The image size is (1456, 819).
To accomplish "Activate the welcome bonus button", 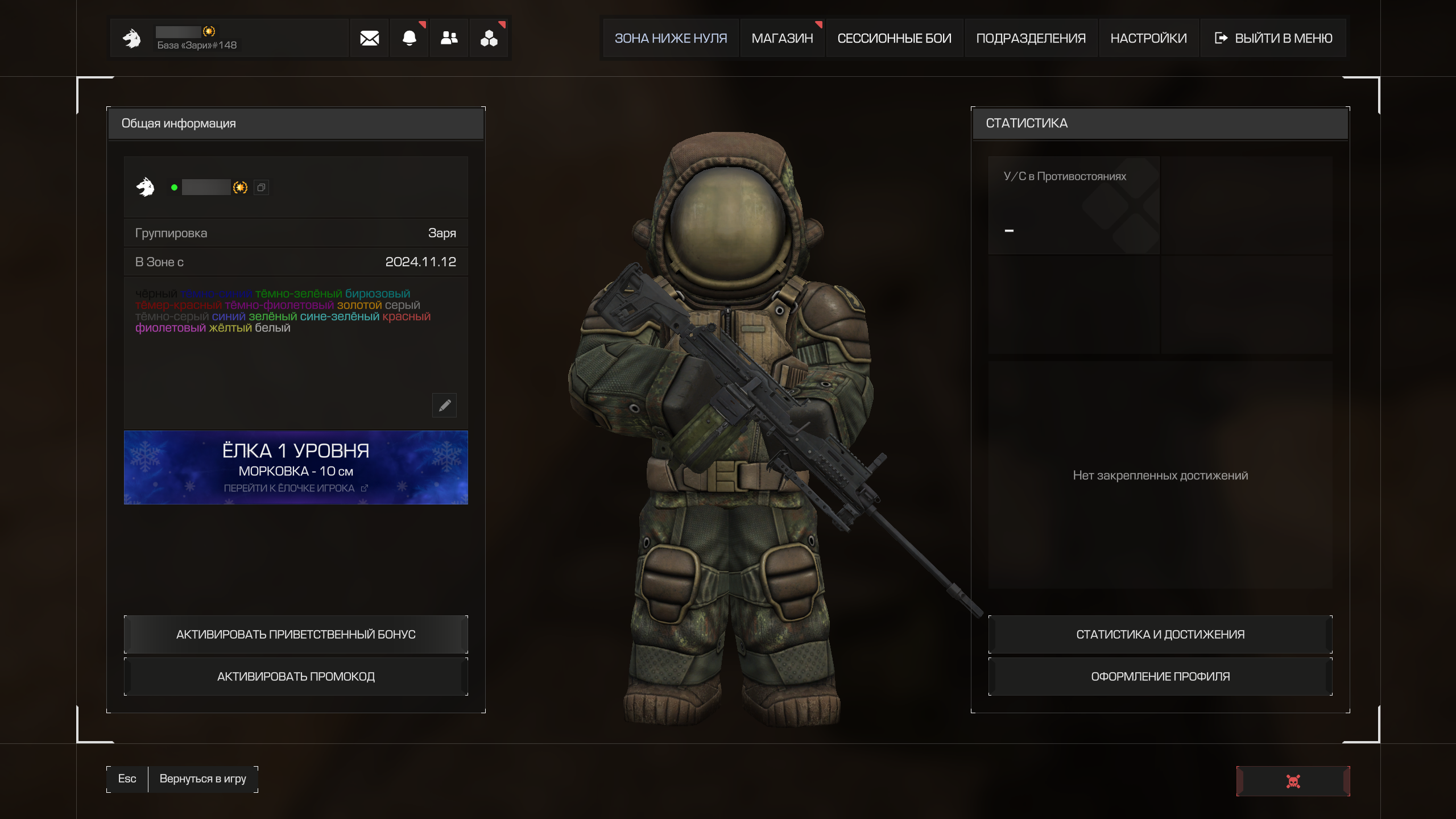I will pyautogui.click(x=296, y=634).
